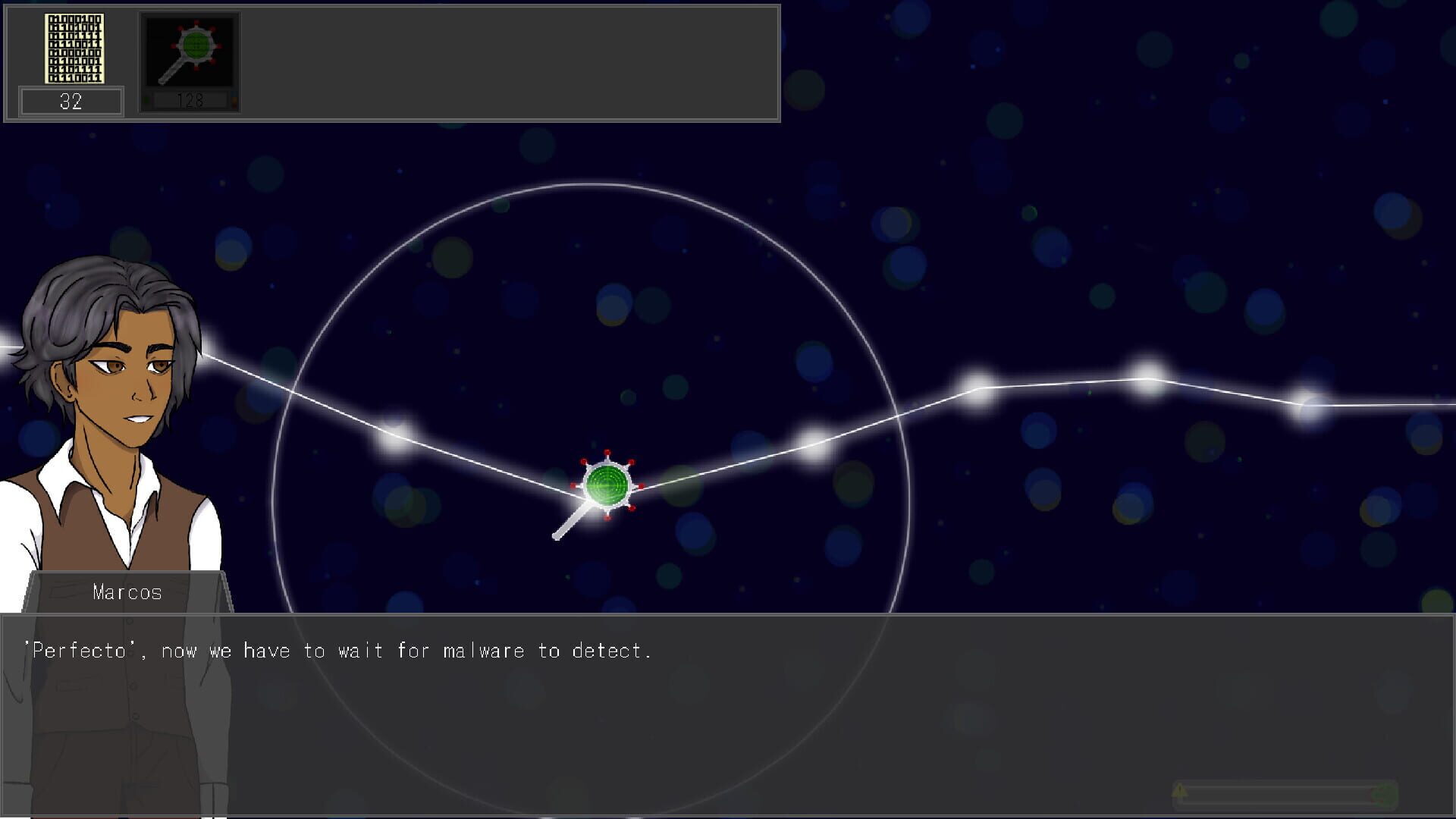Viewport: 1456px width, 819px height.
Task: Click the deployed malware scanner on the network
Action: [x=607, y=485]
